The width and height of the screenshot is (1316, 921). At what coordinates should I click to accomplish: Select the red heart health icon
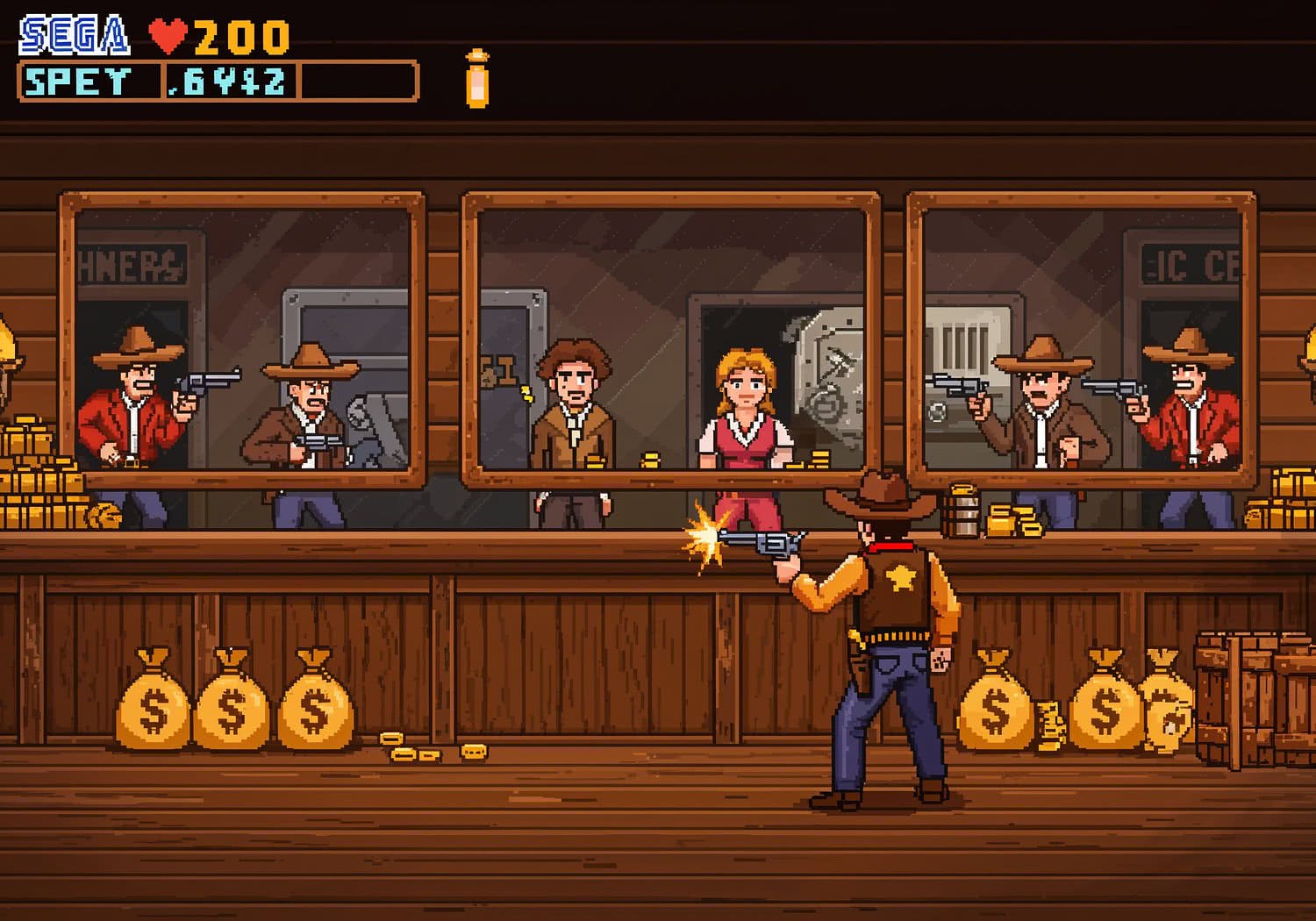coord(170,33)
